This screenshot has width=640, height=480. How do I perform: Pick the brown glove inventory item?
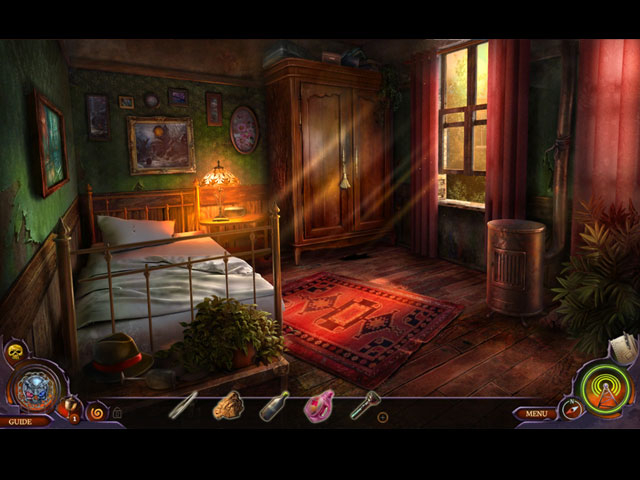229,404
